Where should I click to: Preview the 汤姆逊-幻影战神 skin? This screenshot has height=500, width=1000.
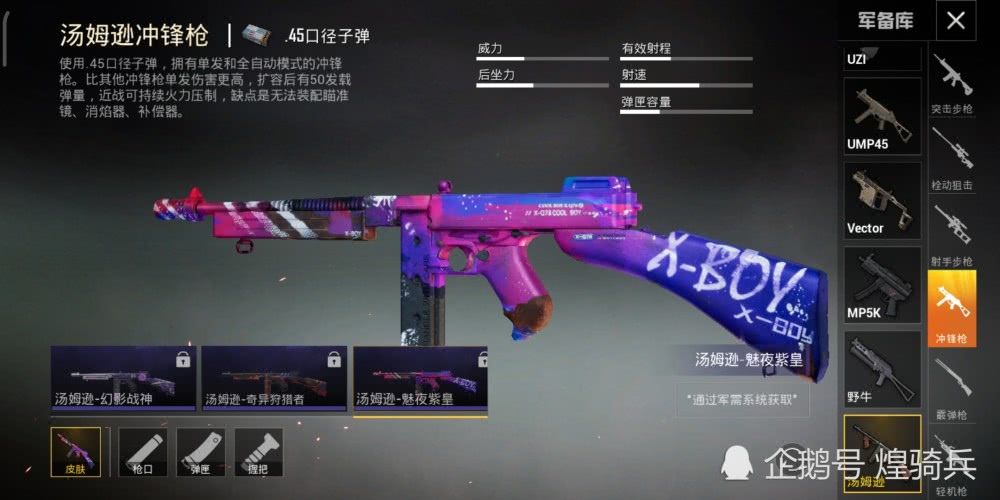[x=122, y=379]
